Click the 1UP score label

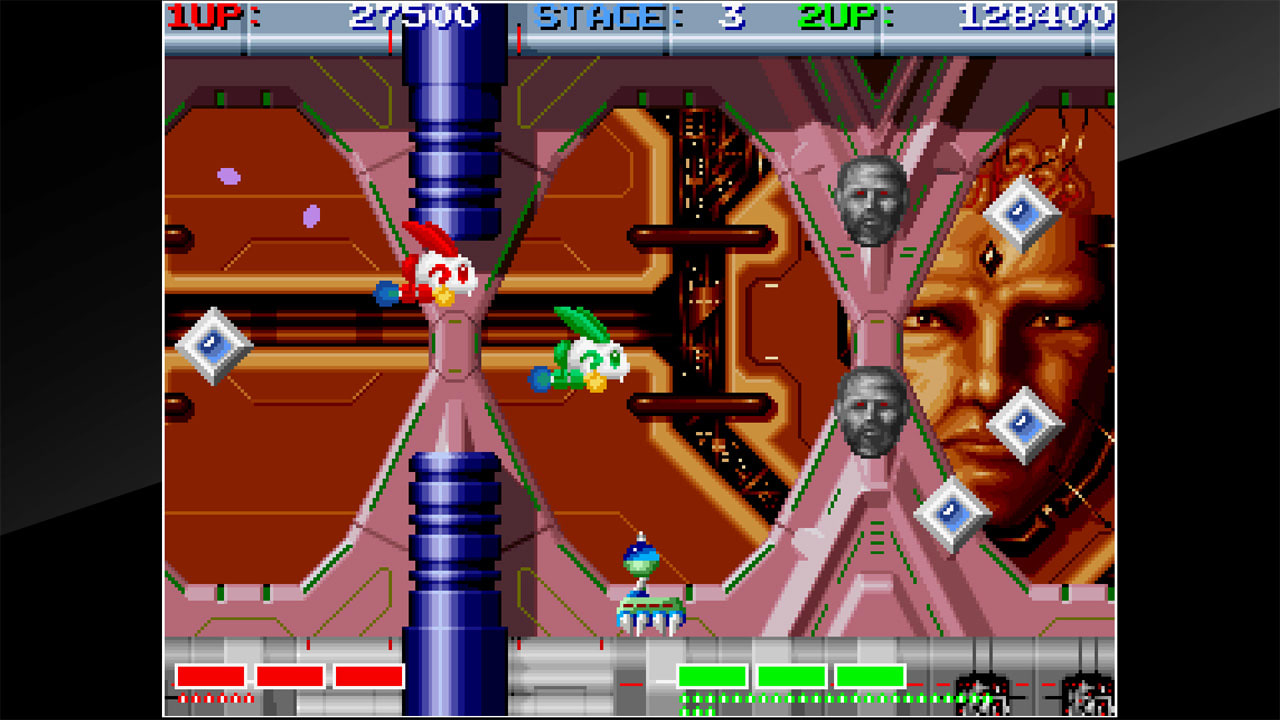point(202,15)
